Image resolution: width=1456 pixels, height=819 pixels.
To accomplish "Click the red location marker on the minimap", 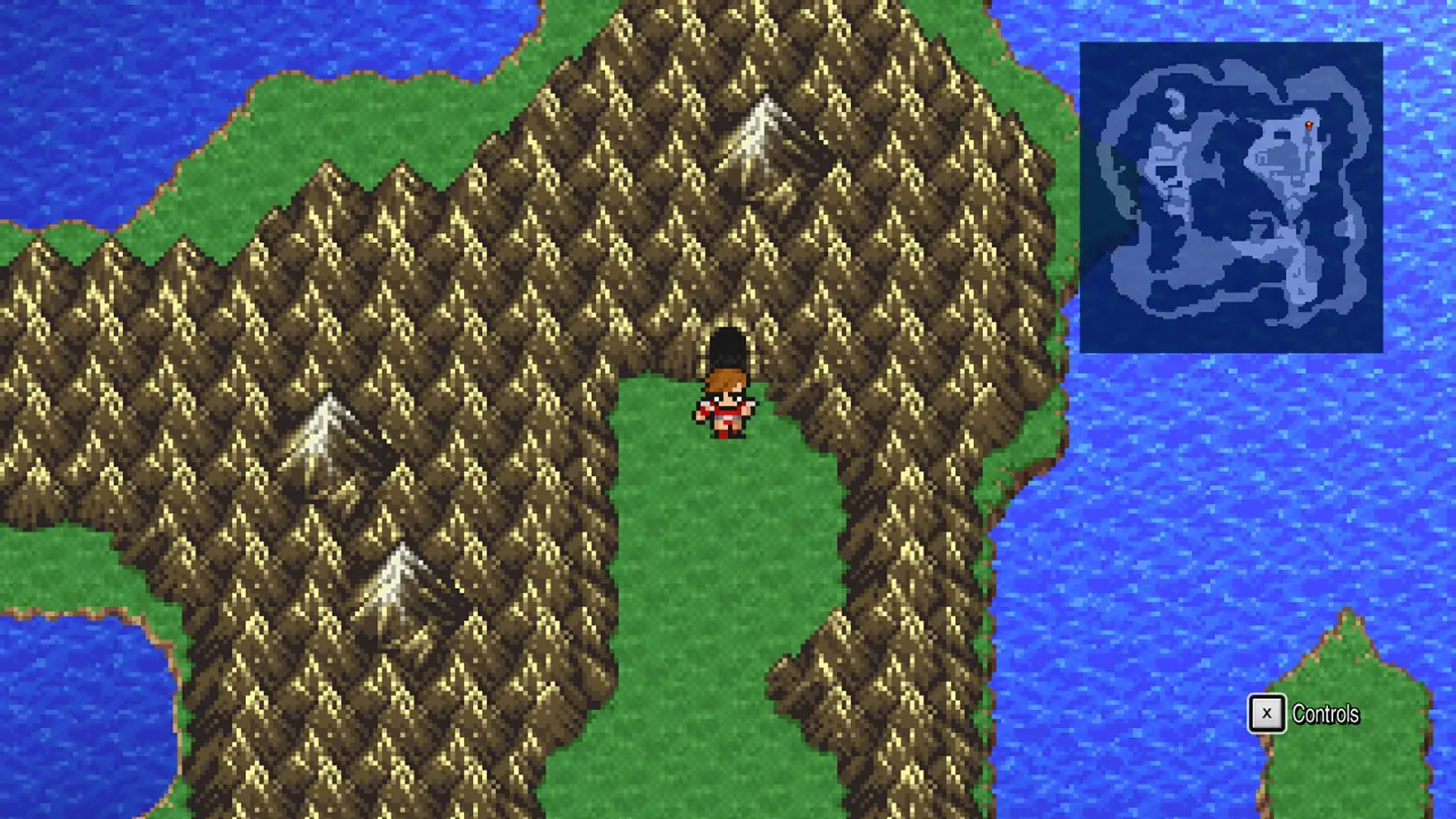I will coord(1308,123).
